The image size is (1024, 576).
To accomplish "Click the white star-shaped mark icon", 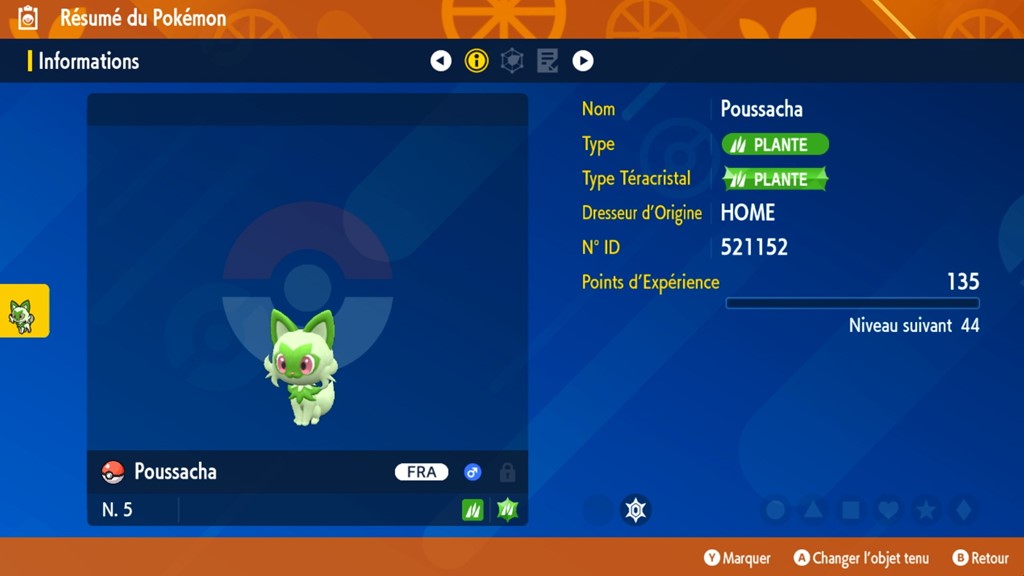I will tap(635, 510).
